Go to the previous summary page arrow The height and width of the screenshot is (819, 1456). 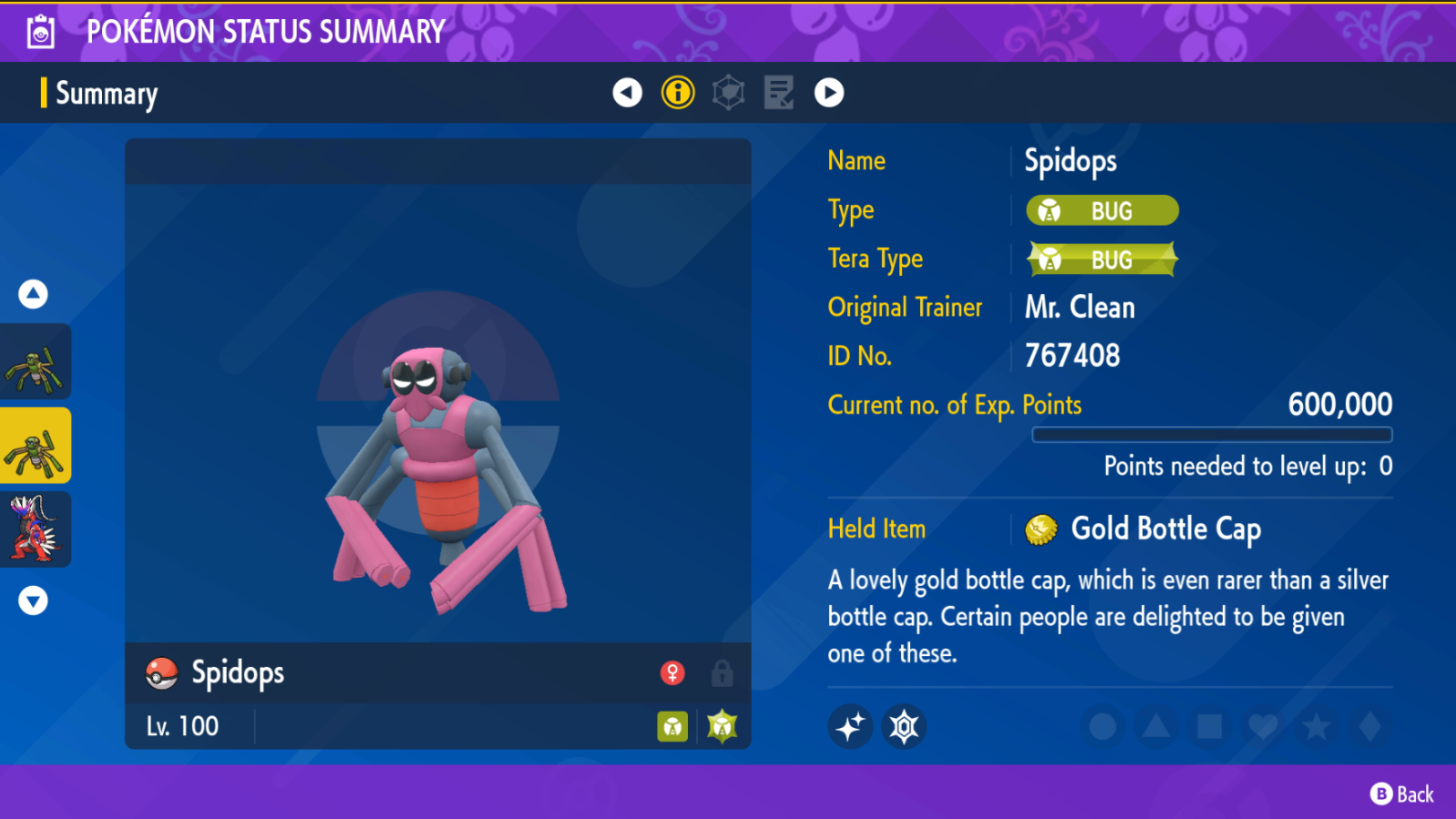point(627,92)
